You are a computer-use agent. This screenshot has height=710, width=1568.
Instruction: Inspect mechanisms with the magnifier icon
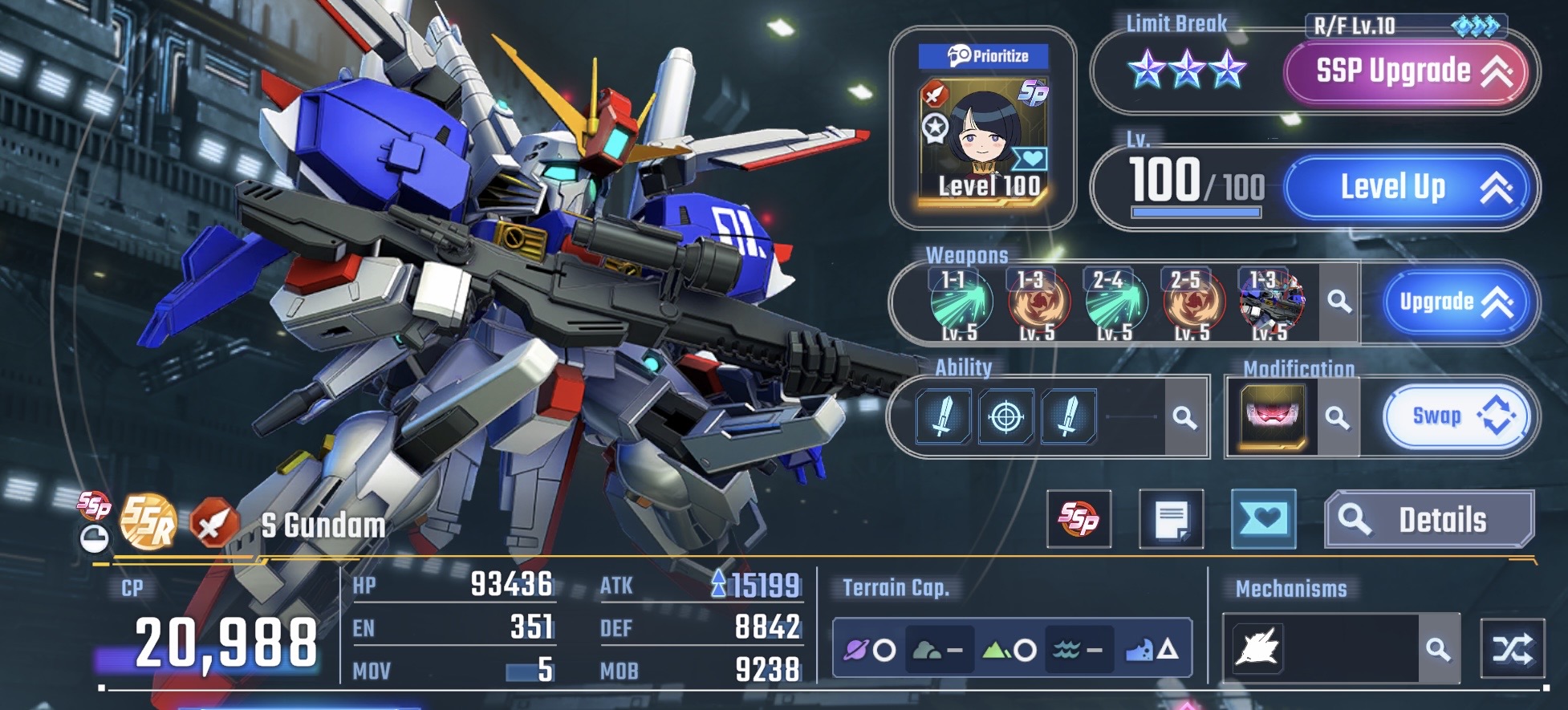pyautogui.click(x=1438, y=648)
